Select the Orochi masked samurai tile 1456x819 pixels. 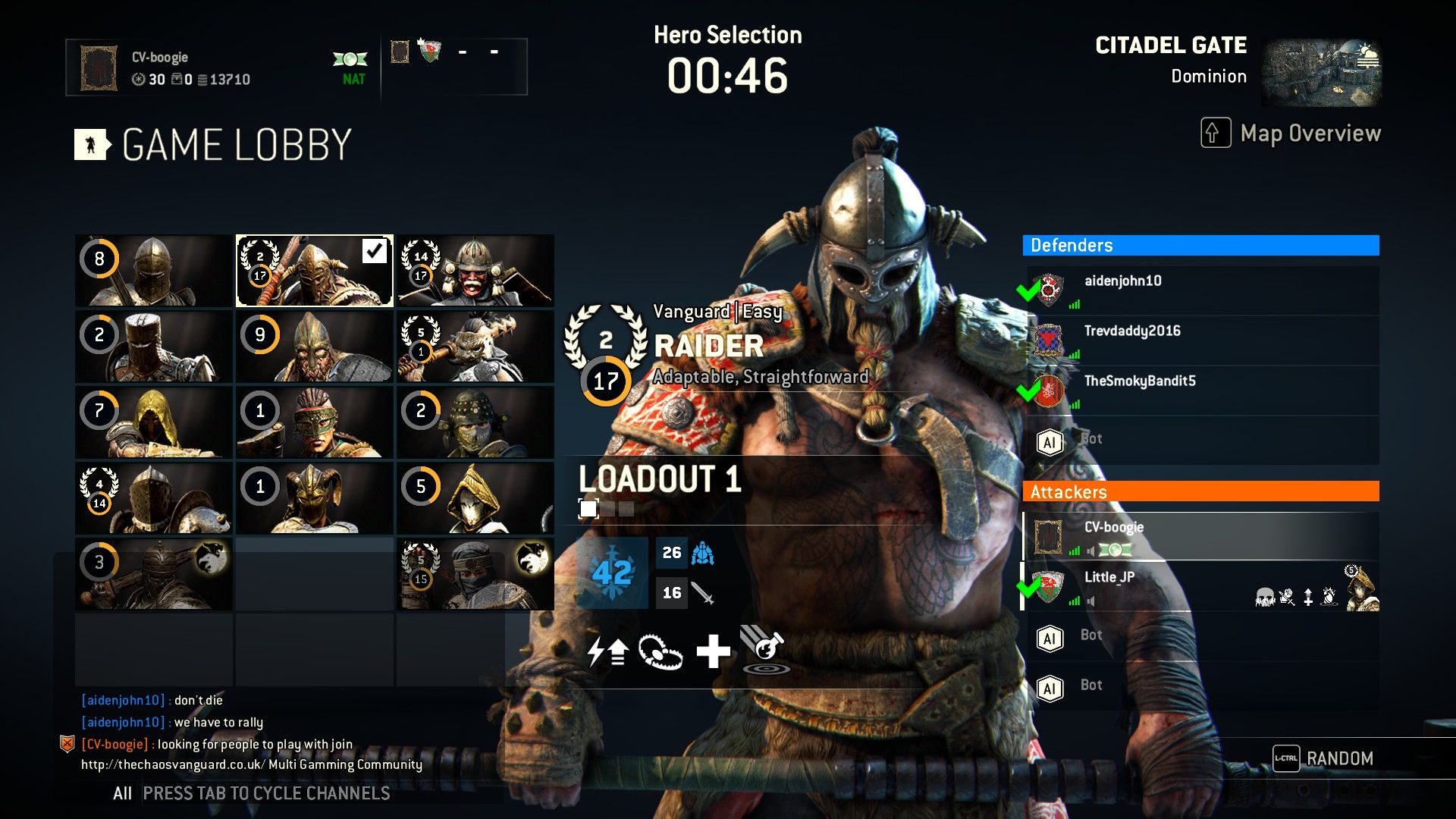coord(475,422)
